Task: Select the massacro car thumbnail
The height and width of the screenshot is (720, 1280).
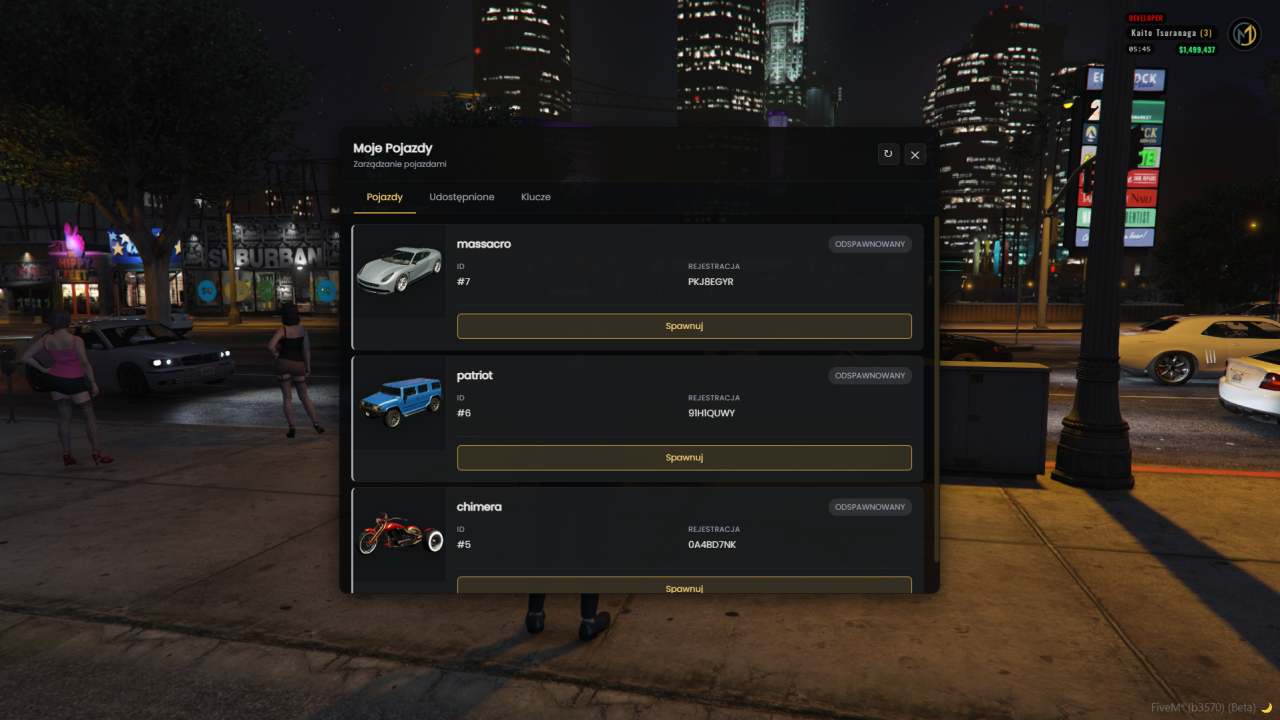Action: (399, 270)
